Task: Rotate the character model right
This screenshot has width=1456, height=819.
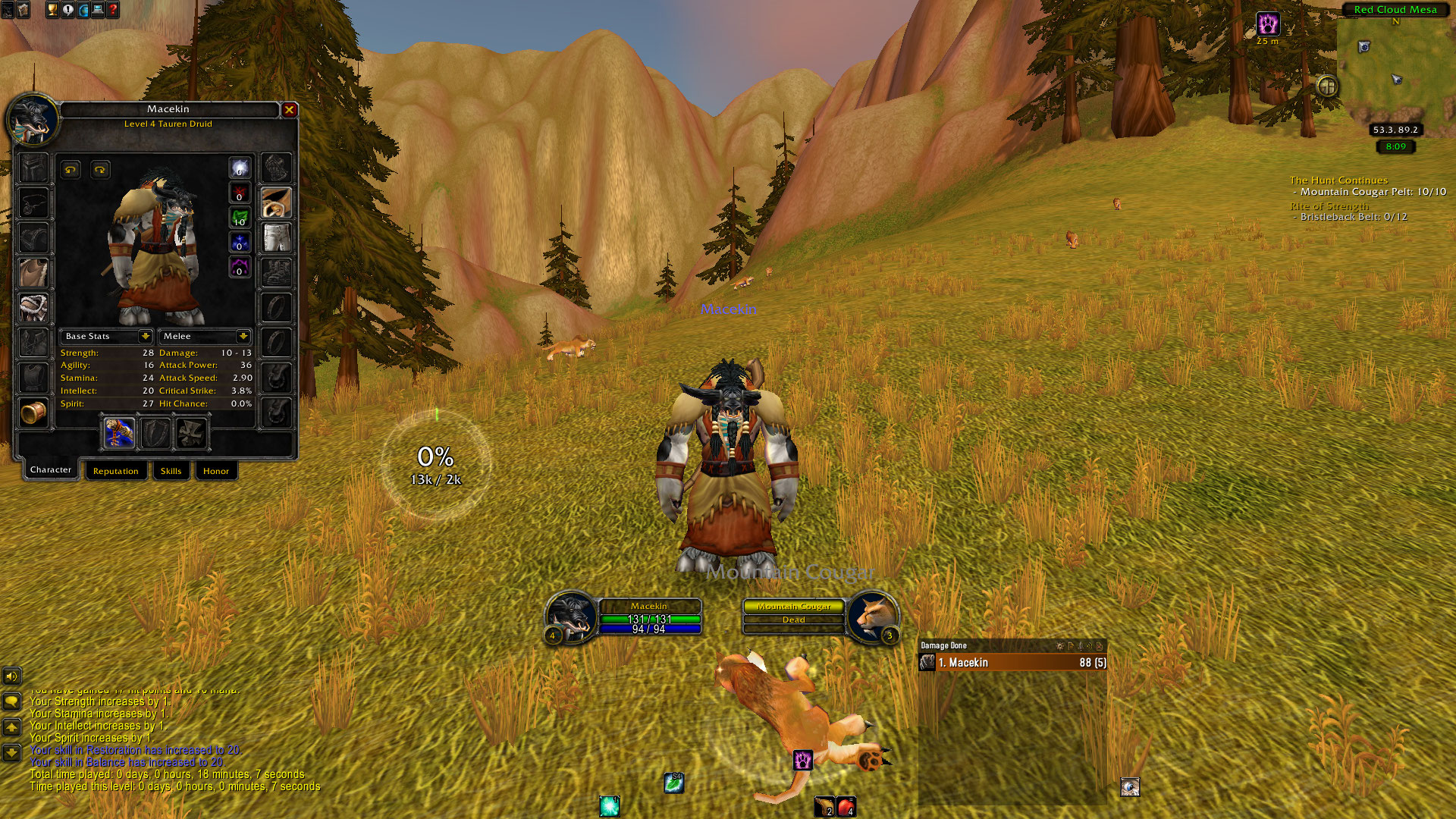Action: click(100, 170)
